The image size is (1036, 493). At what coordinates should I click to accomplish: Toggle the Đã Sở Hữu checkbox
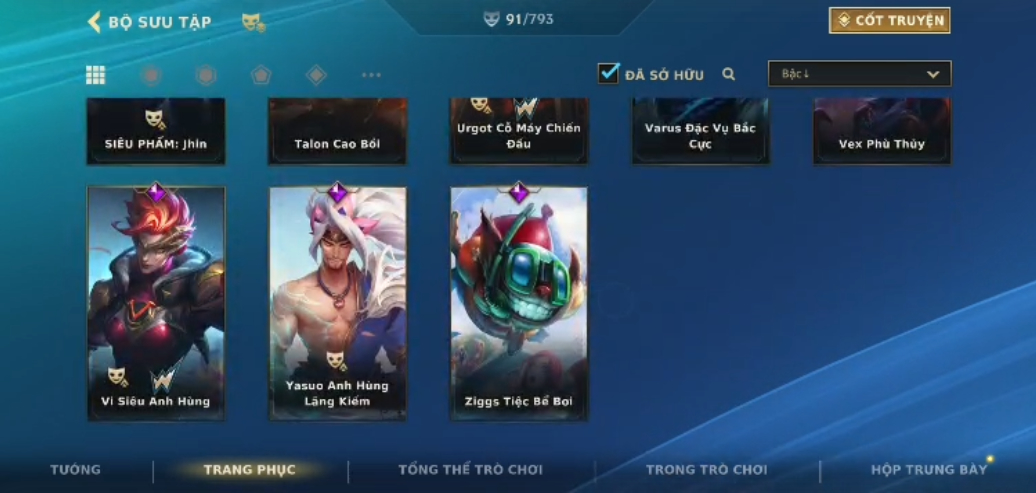(x=608, y=73)
